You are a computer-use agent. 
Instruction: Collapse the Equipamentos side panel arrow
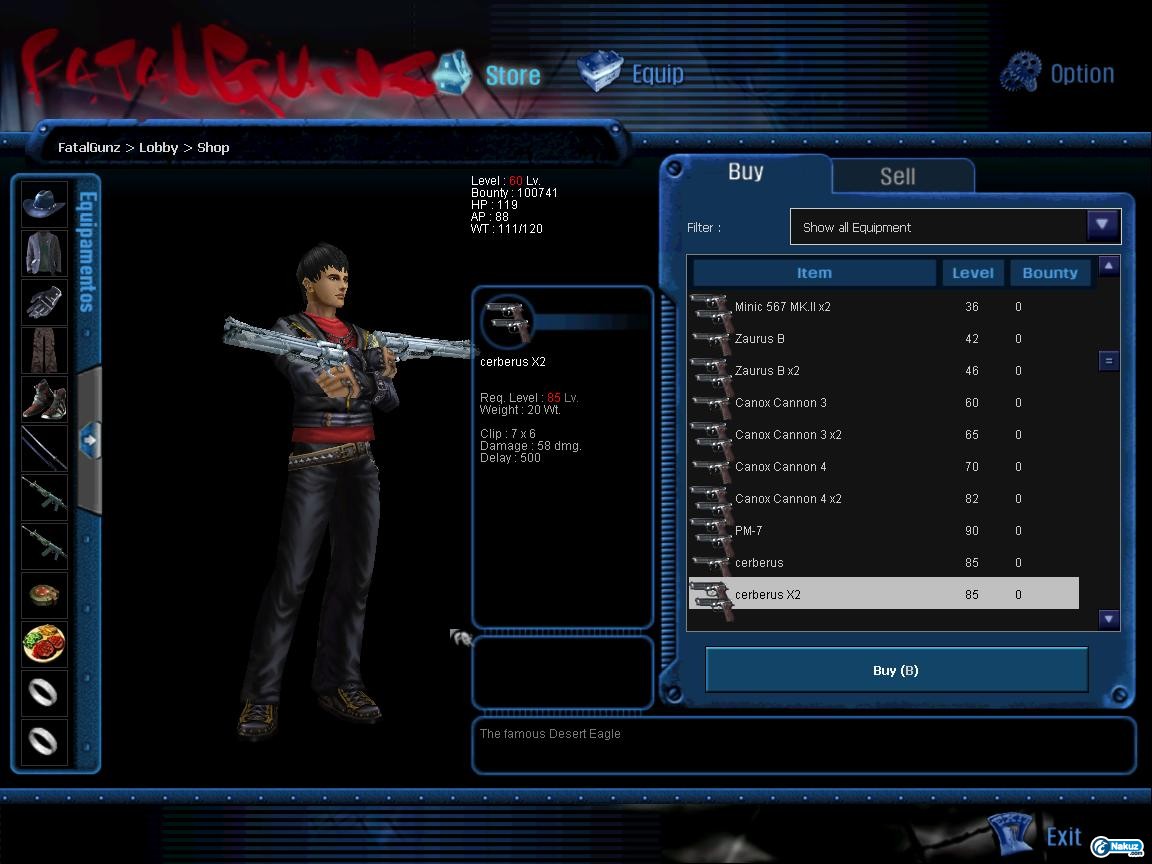point(89,439)
